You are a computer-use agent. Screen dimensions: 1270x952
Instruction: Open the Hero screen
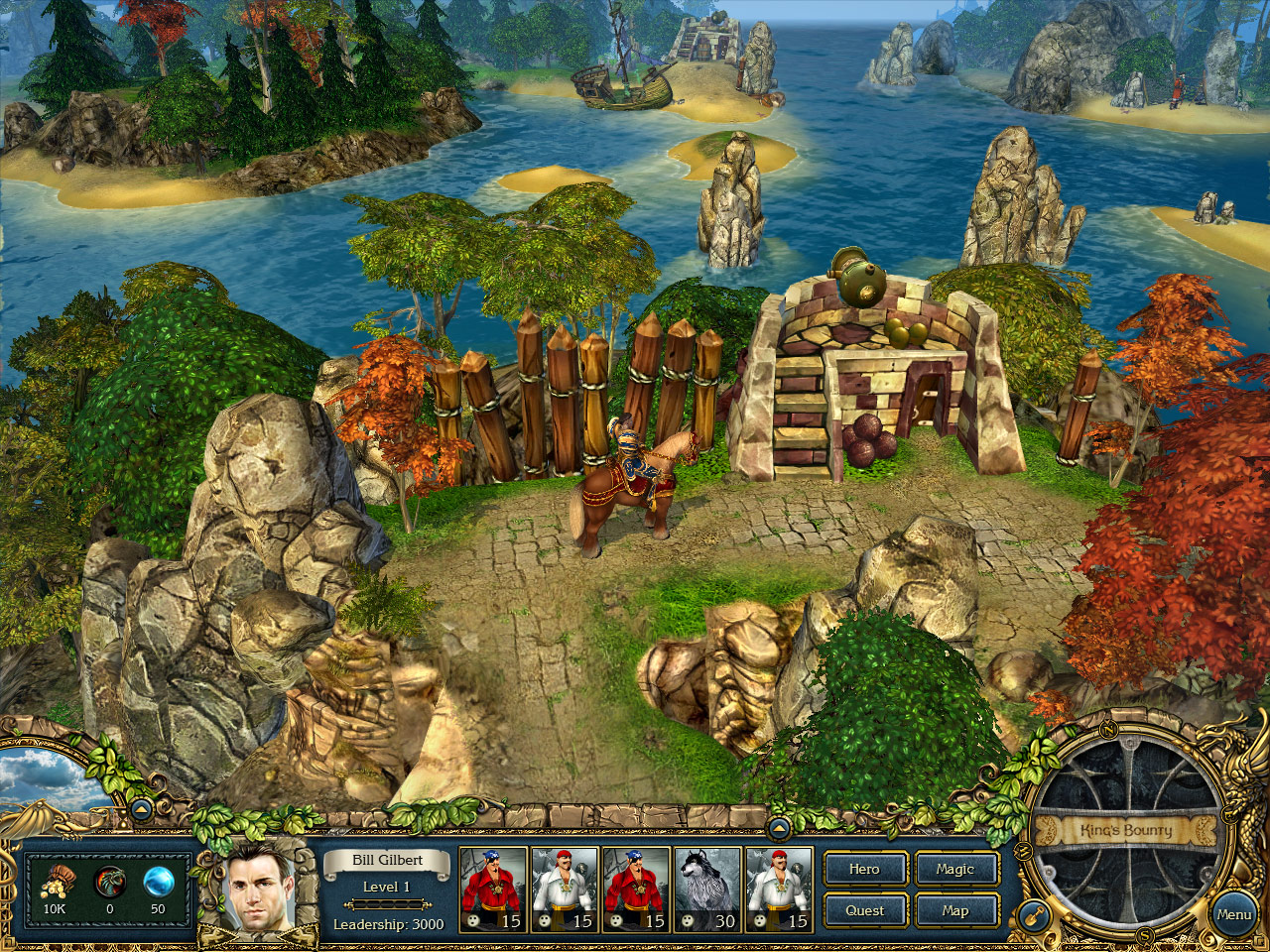(x=864, y=869)
